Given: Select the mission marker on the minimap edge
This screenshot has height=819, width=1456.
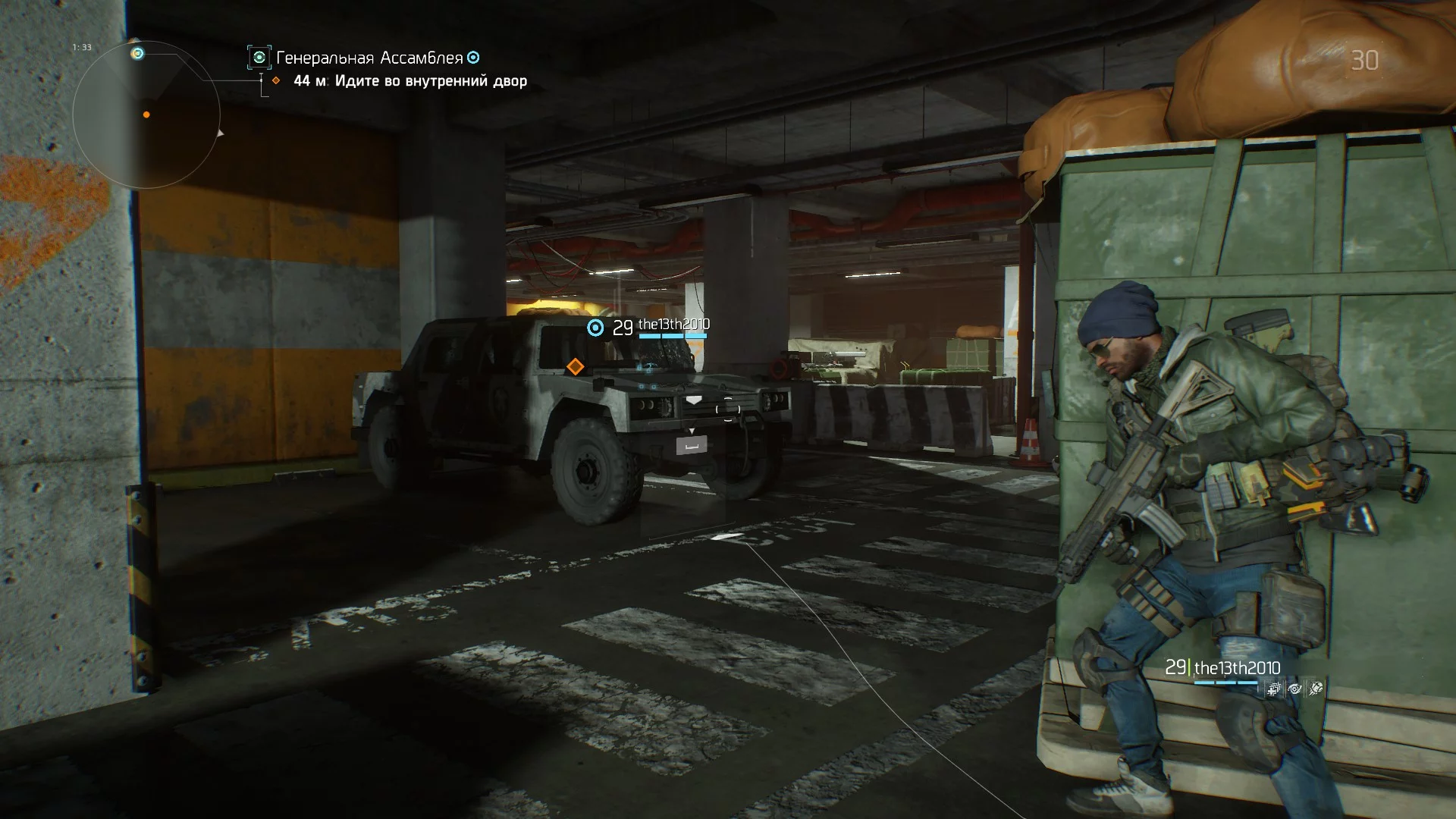Looking at the screenshot, I should [137, 53].
